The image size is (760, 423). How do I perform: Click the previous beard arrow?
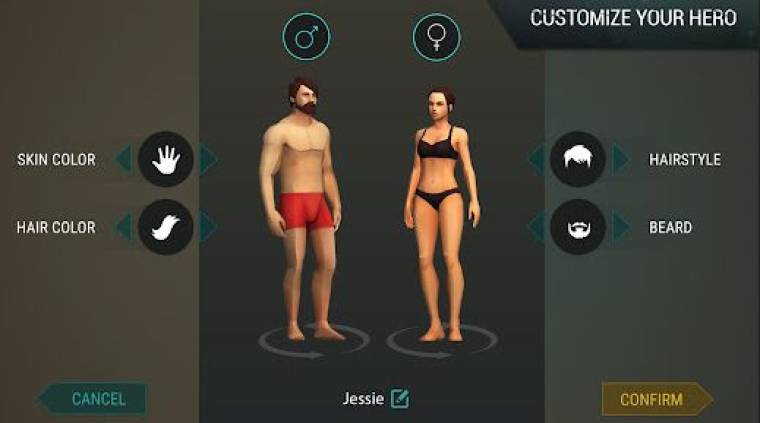537,227
